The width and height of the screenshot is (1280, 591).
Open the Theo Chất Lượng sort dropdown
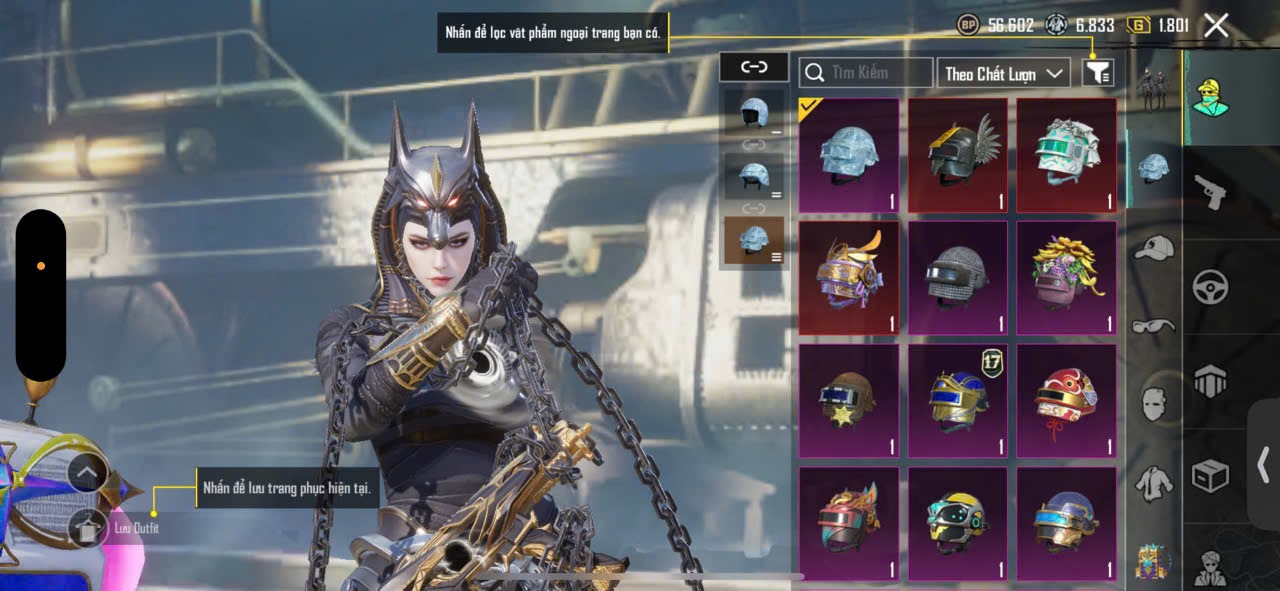pos(1003,73)
